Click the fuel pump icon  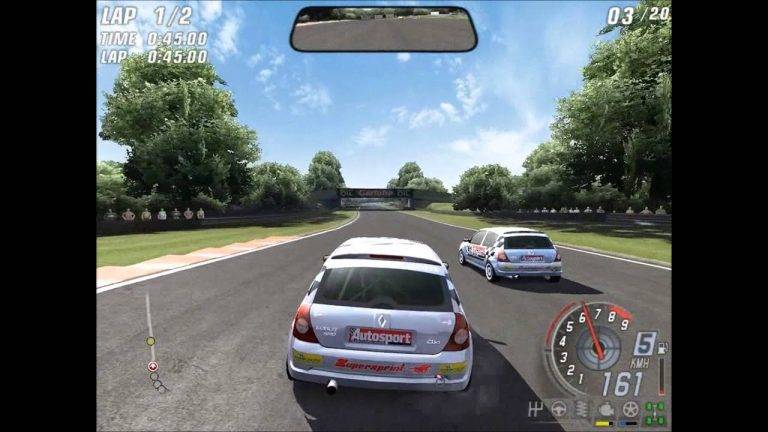[661, 348]
